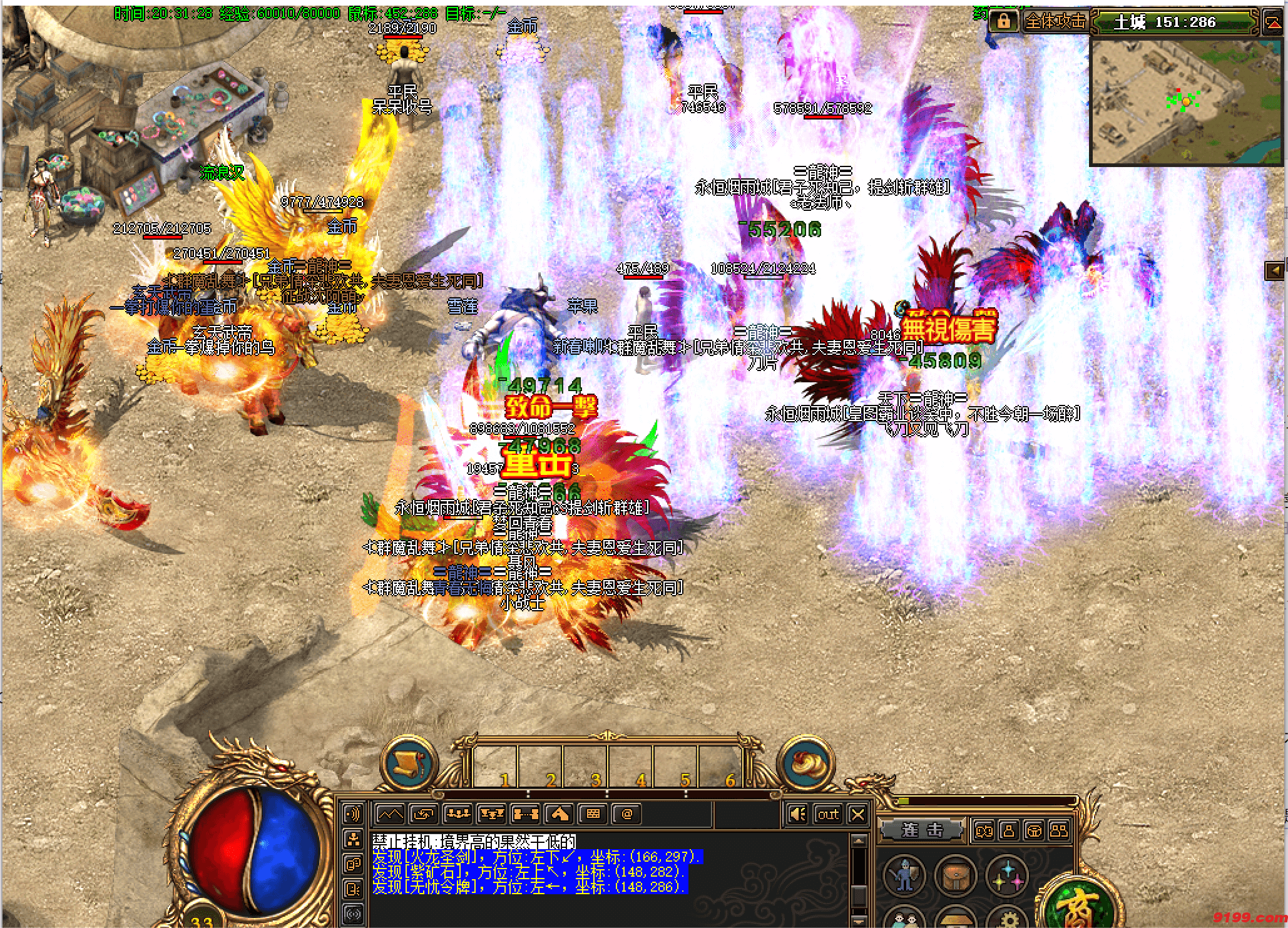1288x928 pixels.
Task: Open the gold ingot round button
Action: point(805,763)
